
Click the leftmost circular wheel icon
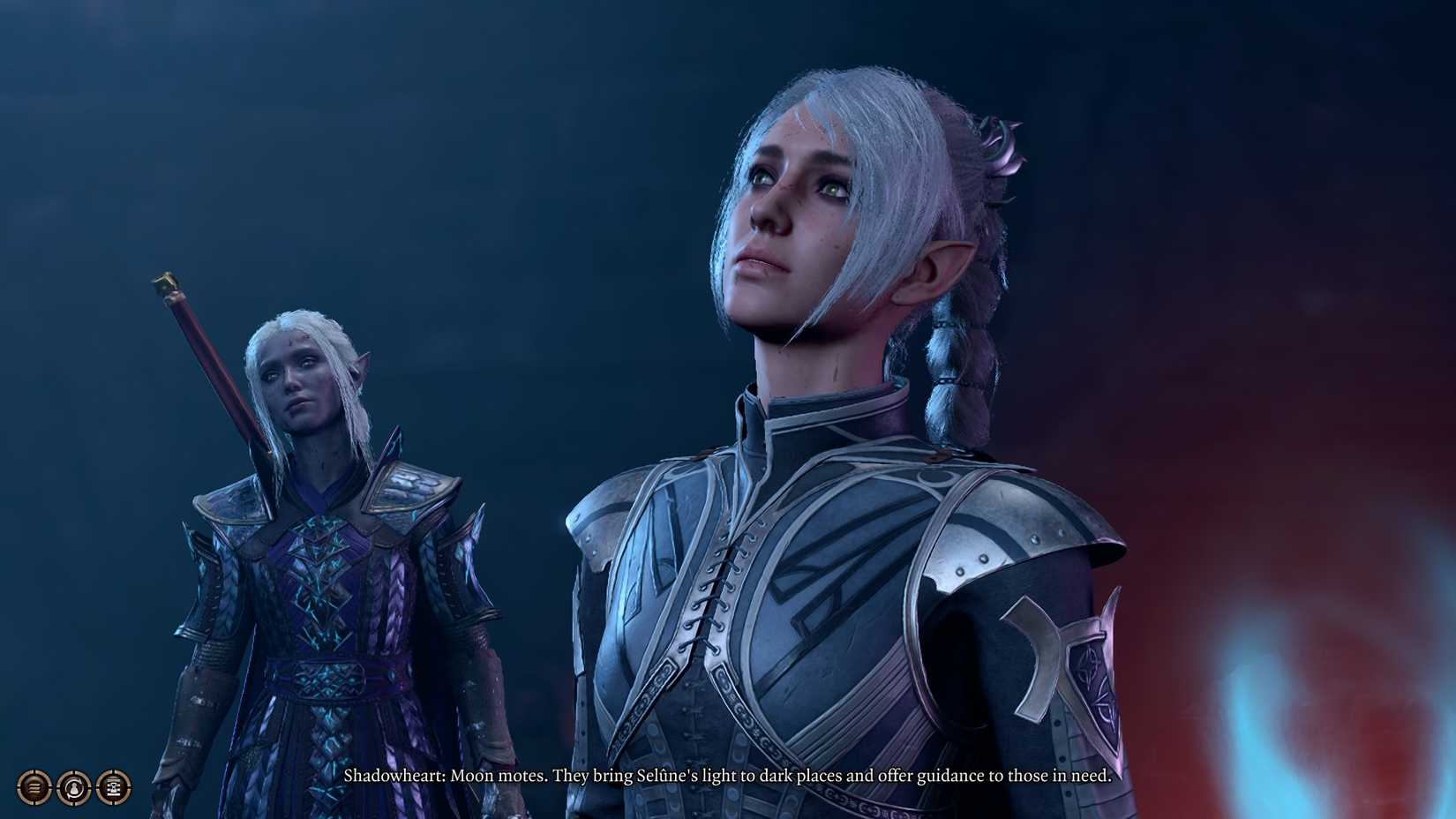point(33,787)
